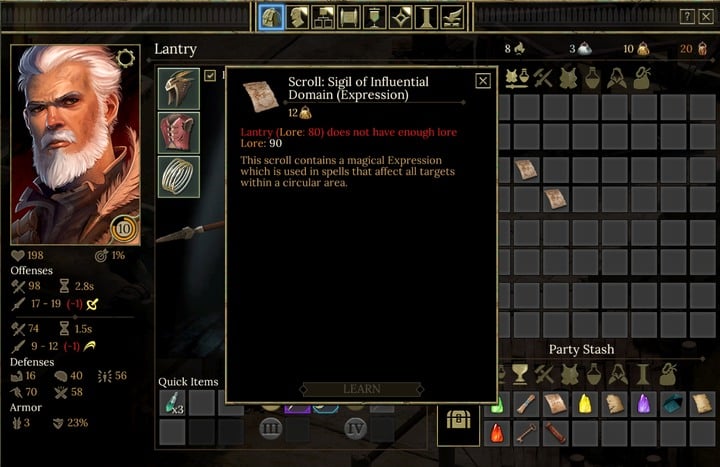Open the help question mark button
720x467 pixels.
[x=687, y=16]
